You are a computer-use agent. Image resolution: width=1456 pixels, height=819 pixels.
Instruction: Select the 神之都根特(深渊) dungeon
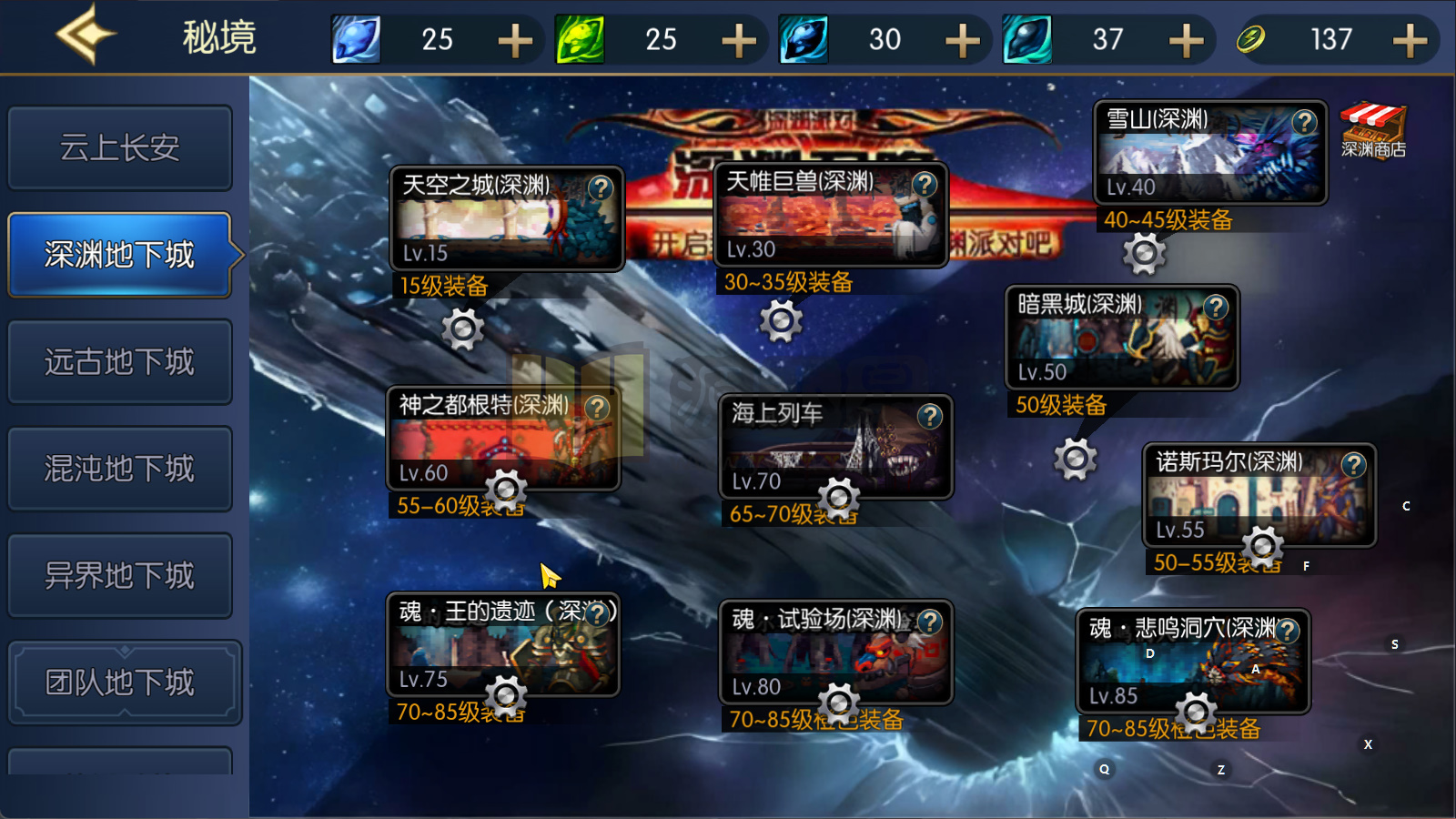point(496,437)
